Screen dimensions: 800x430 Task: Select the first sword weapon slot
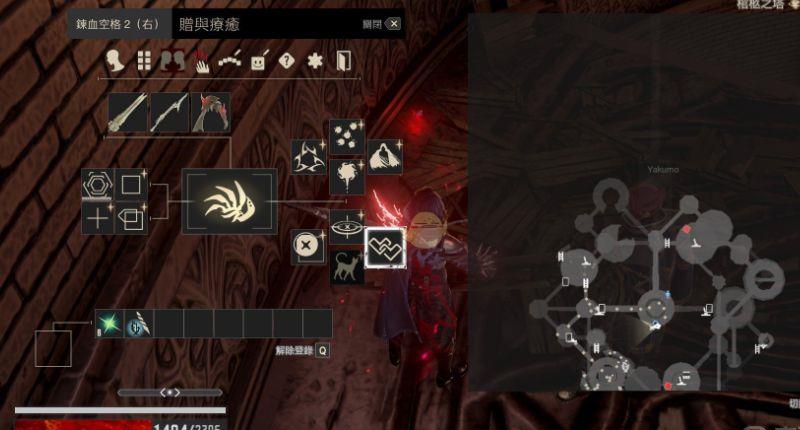pos(128,112)
